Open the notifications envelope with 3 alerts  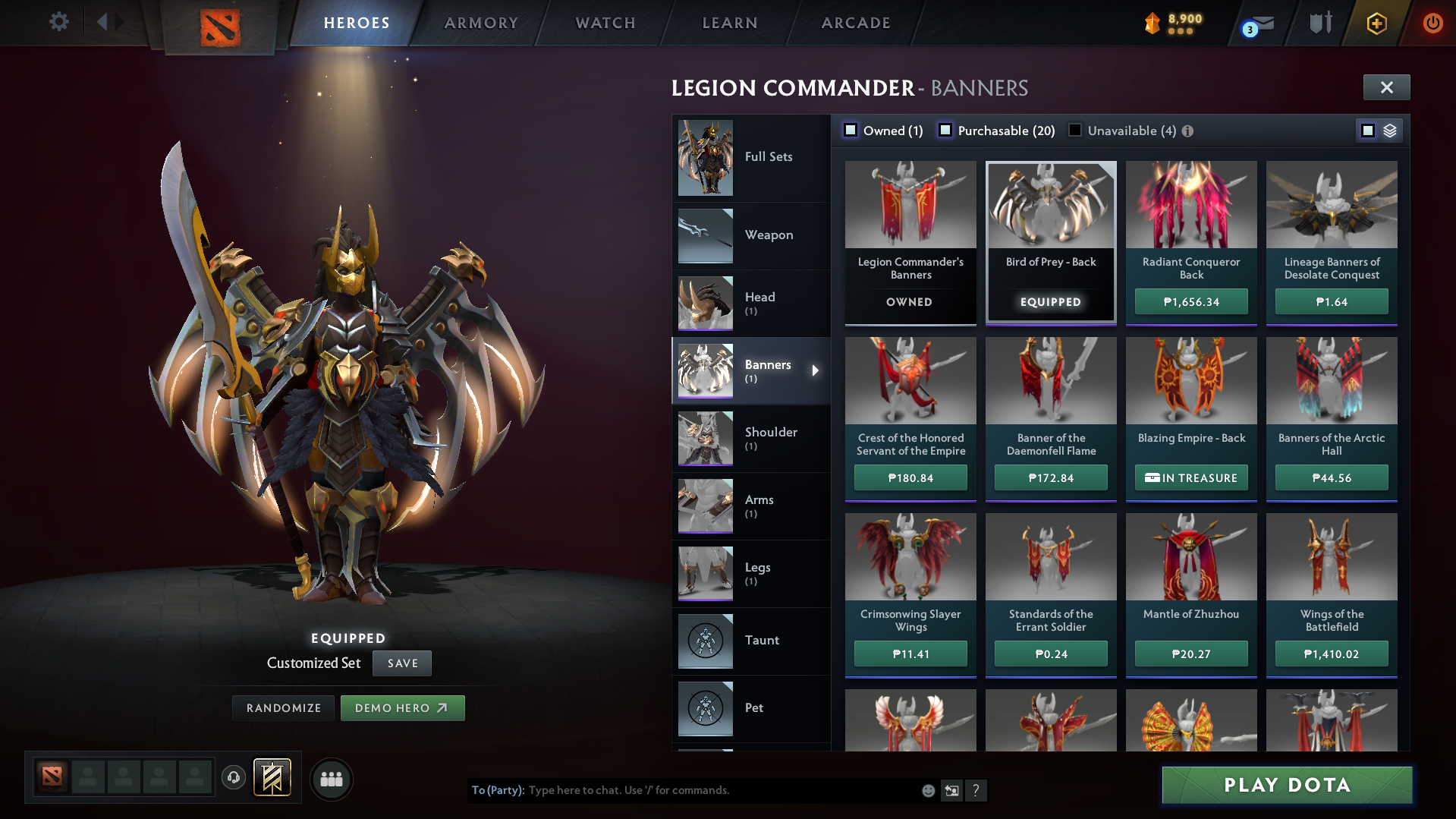coord(1256,23)
